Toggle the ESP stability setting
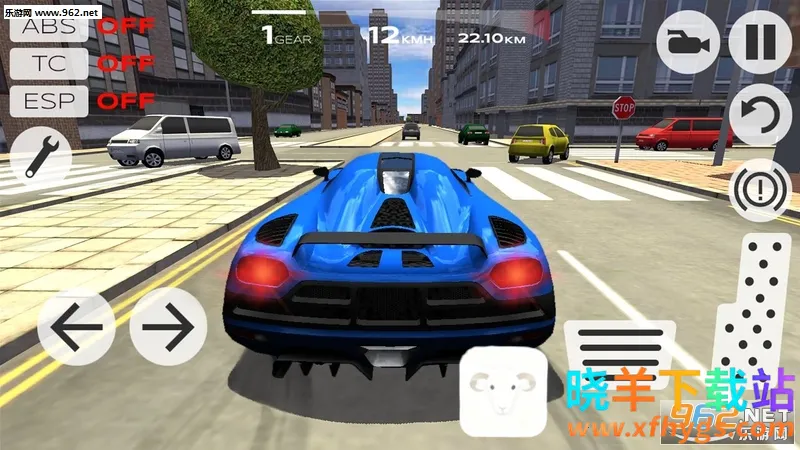The height and width of the screenshot is (450, 800). tap(48, 100)
